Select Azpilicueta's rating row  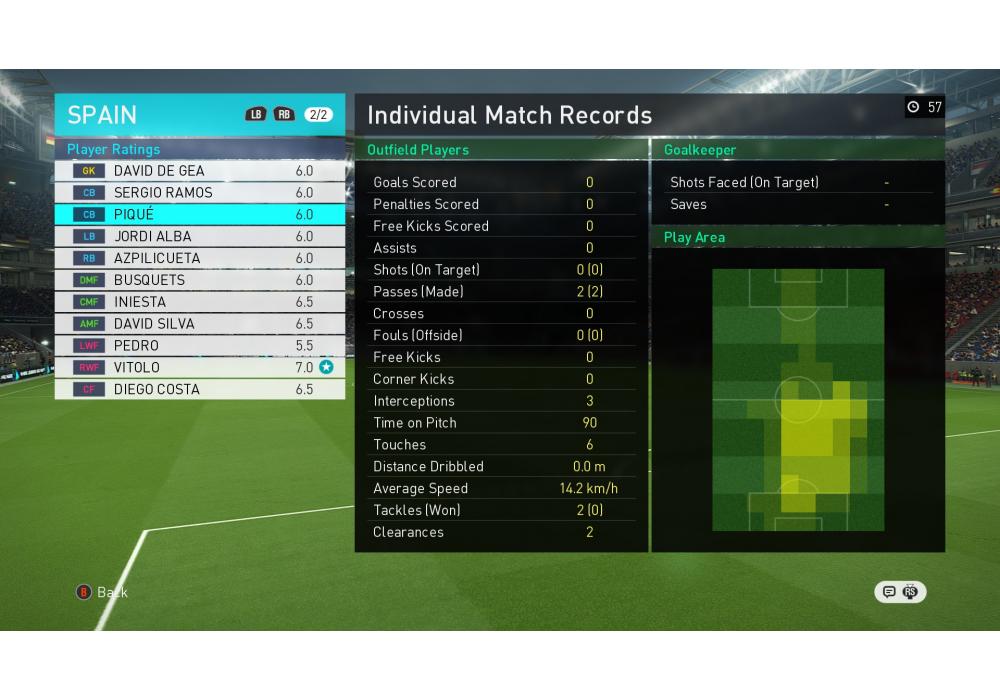tap(200, 258)
